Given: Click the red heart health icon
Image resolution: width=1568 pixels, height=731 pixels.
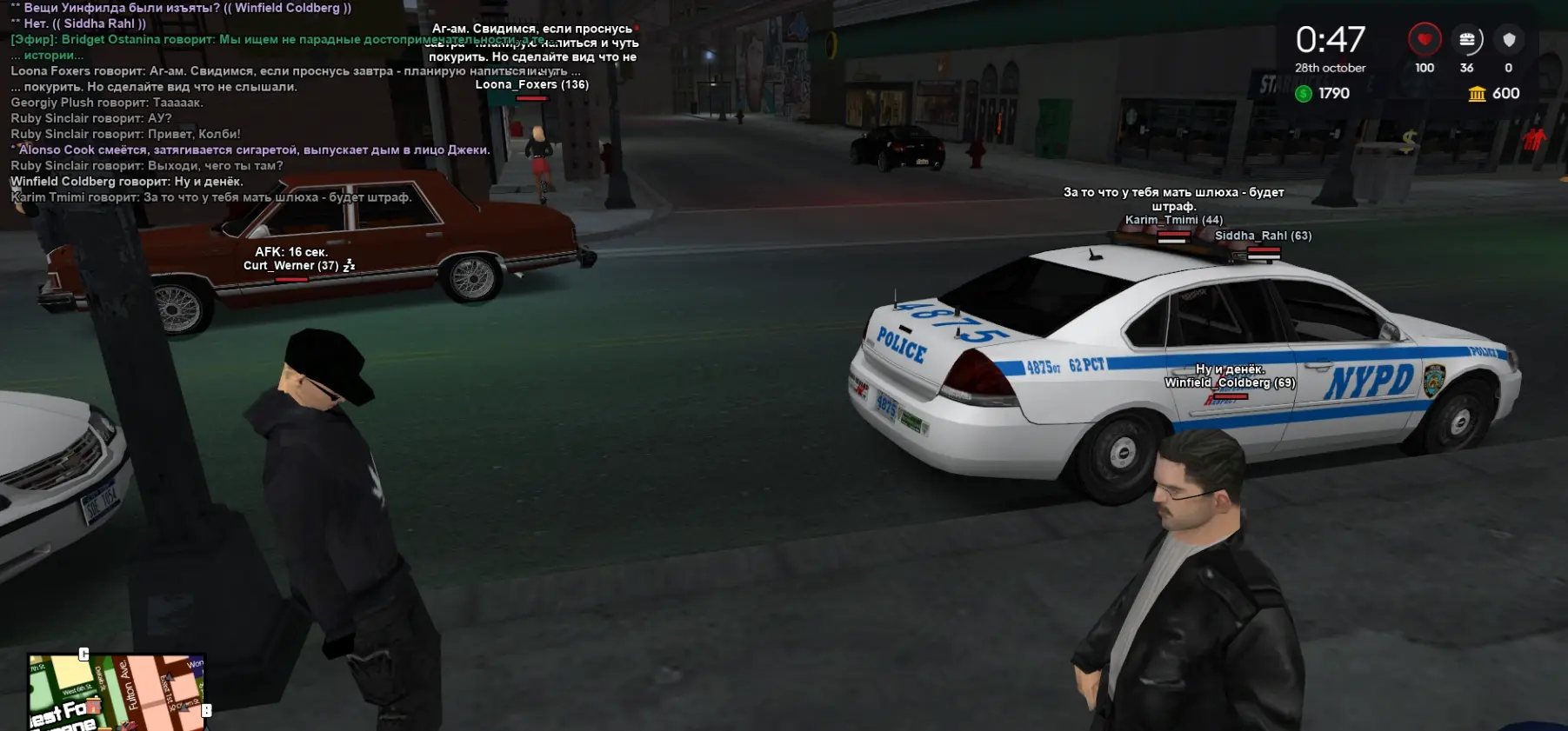Looking at the screenshot, I should point(1424,40).
